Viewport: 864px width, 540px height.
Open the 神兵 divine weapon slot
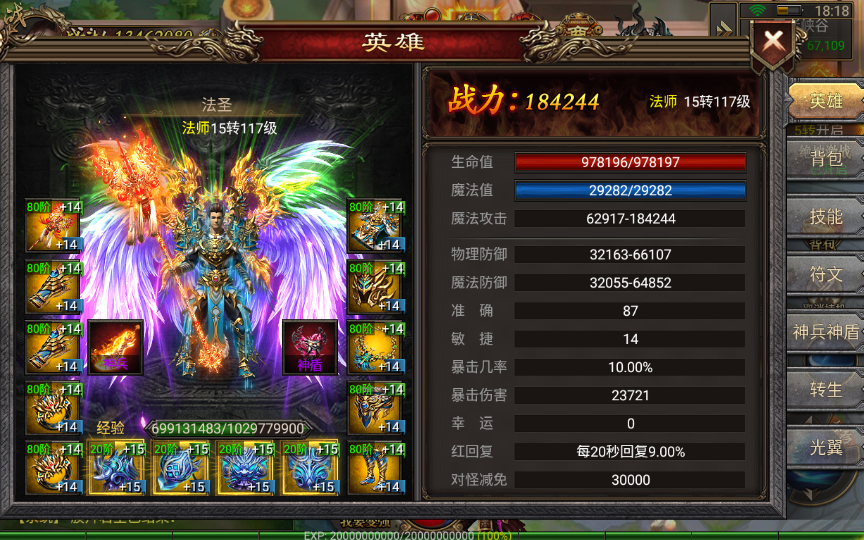click(116, 347)
